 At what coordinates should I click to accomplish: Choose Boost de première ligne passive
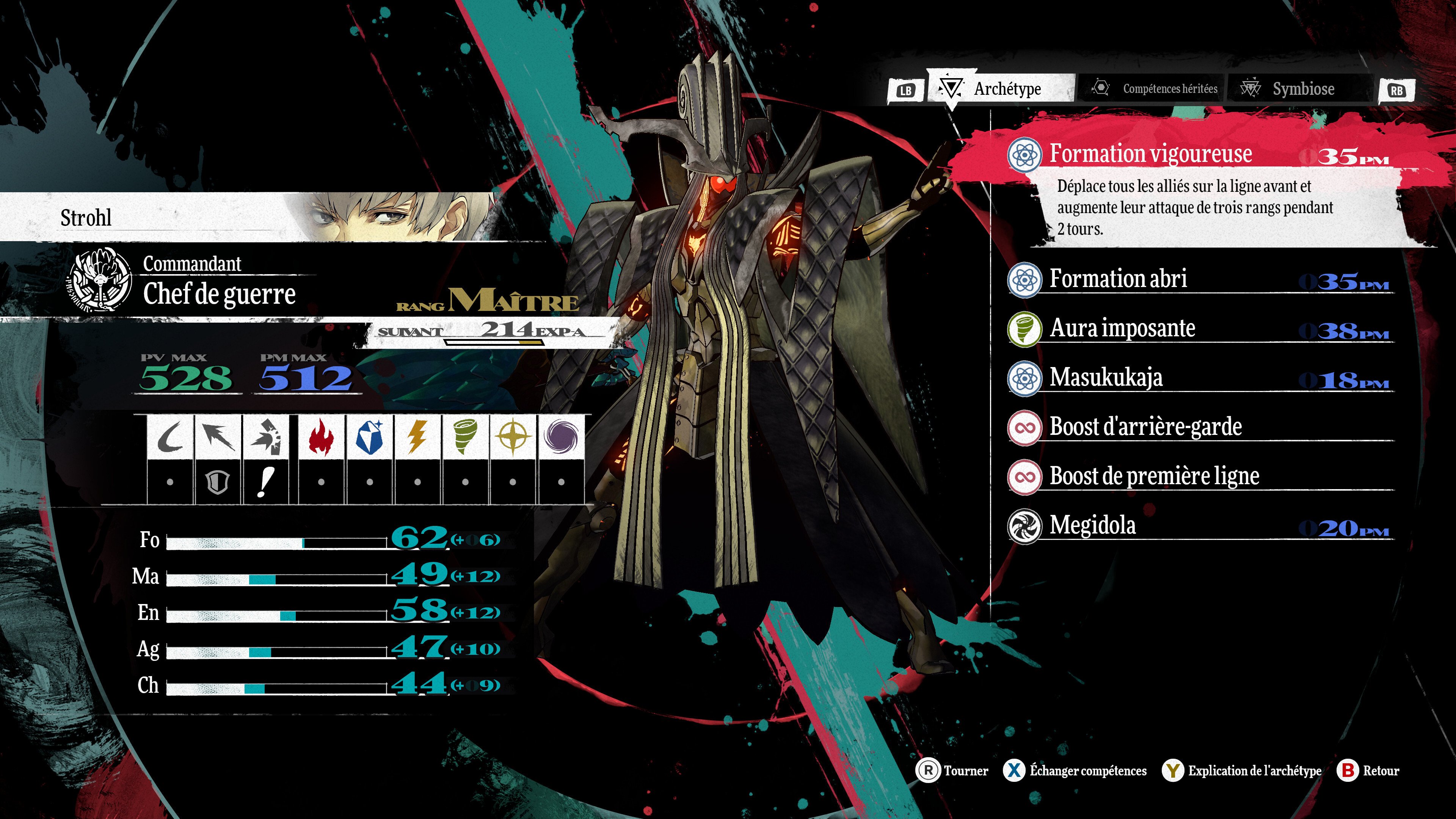click(x=1154, y=476)
